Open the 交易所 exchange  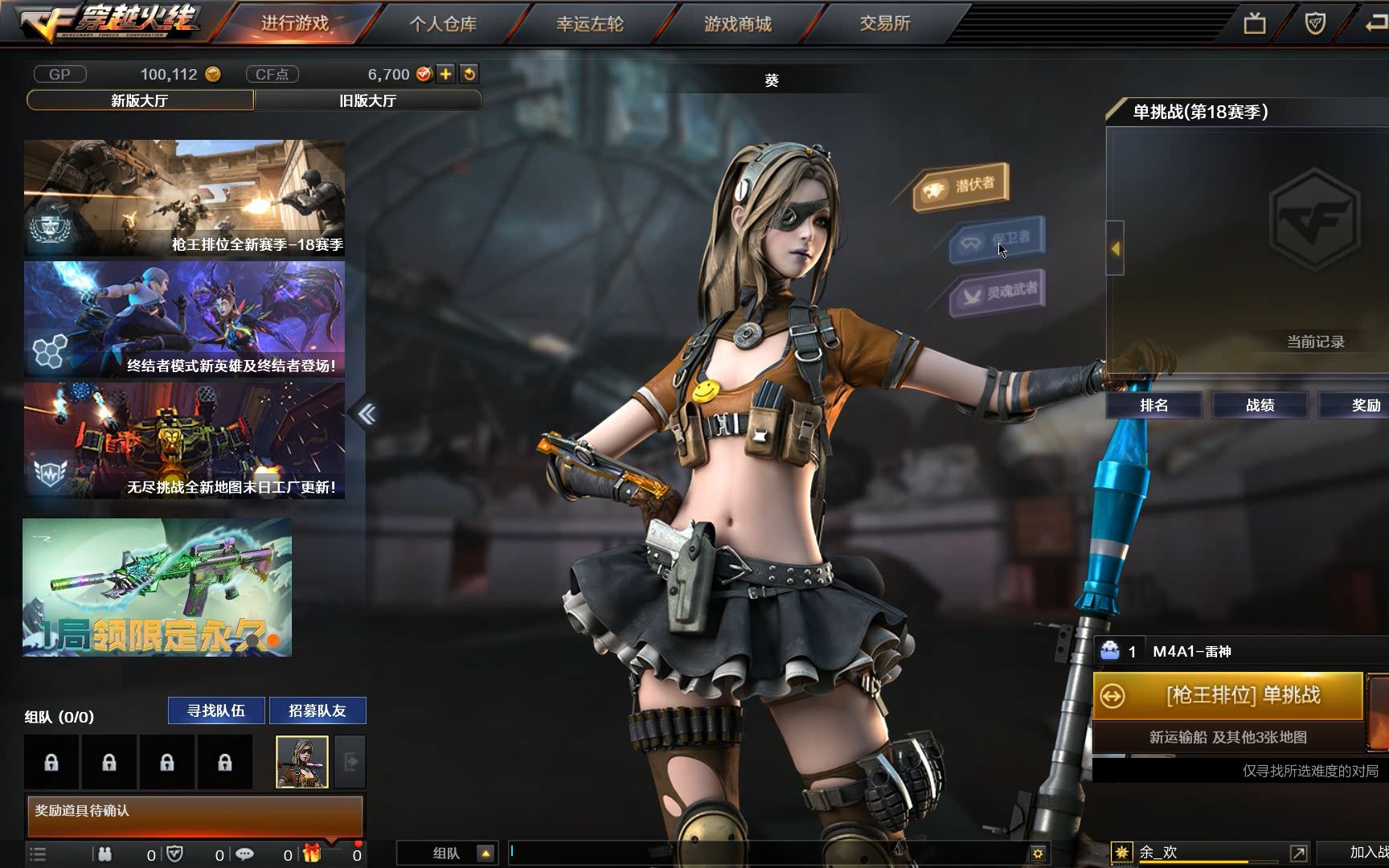[x=884, y=23]
